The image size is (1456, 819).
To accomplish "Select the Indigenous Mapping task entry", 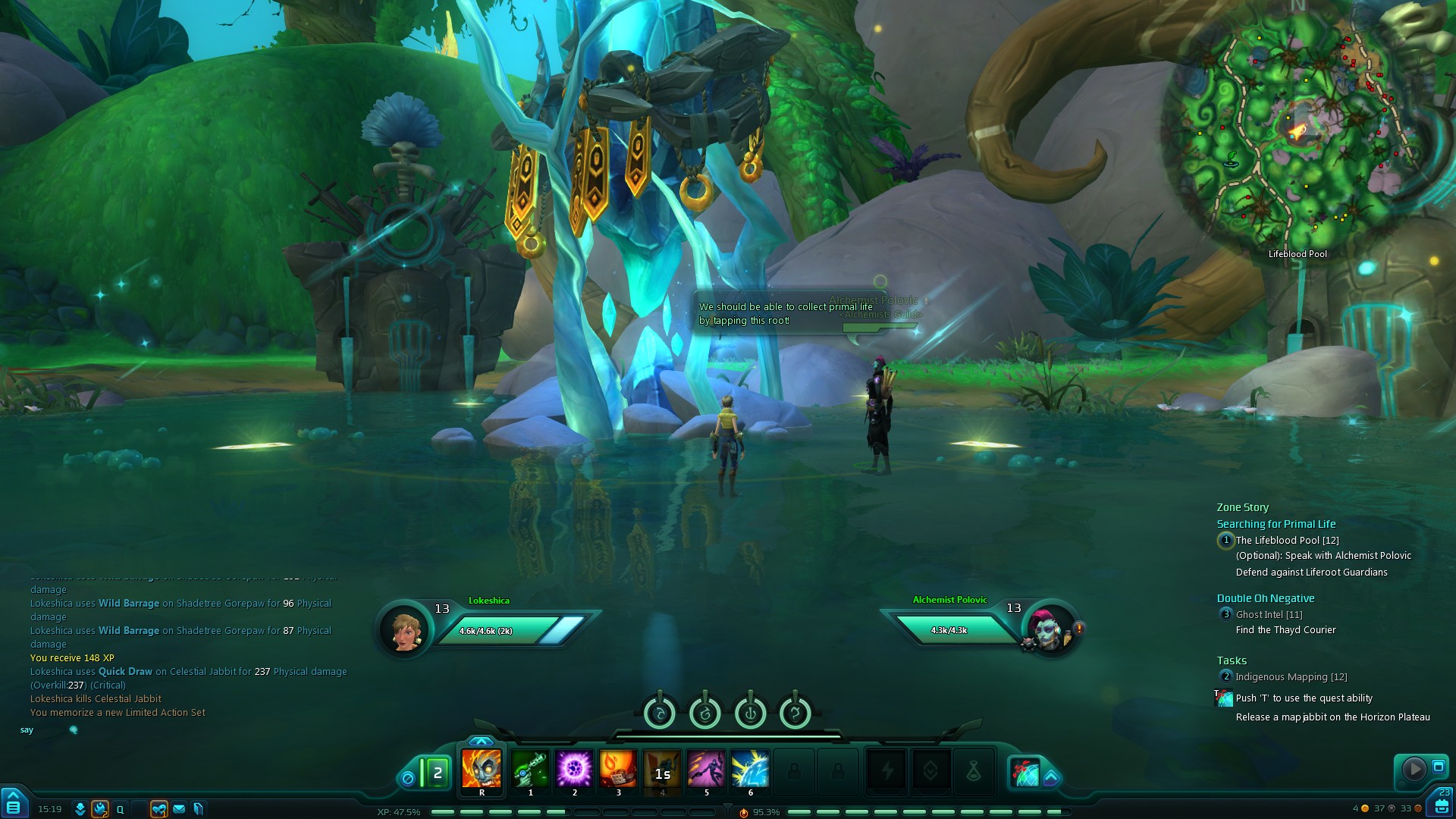I will [x=1291, y=676].
